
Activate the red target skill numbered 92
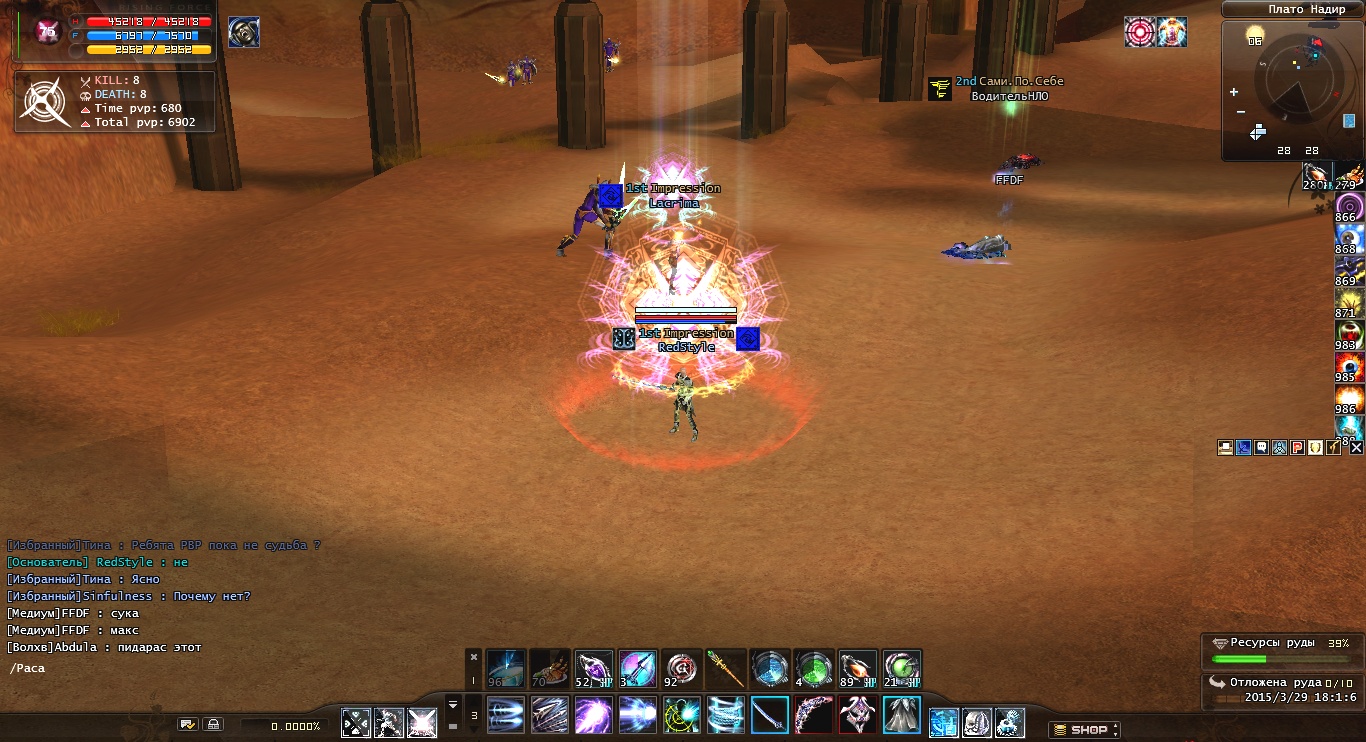coord(681,669)
